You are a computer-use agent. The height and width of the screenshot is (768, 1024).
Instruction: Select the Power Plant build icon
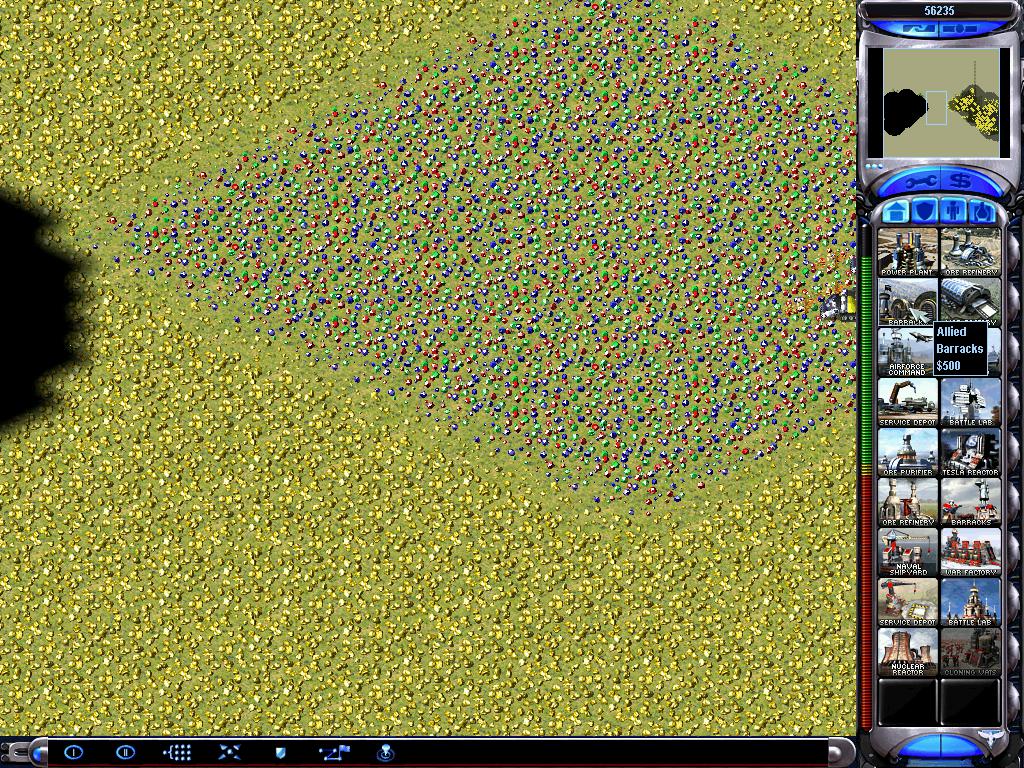tap(908, 251)
